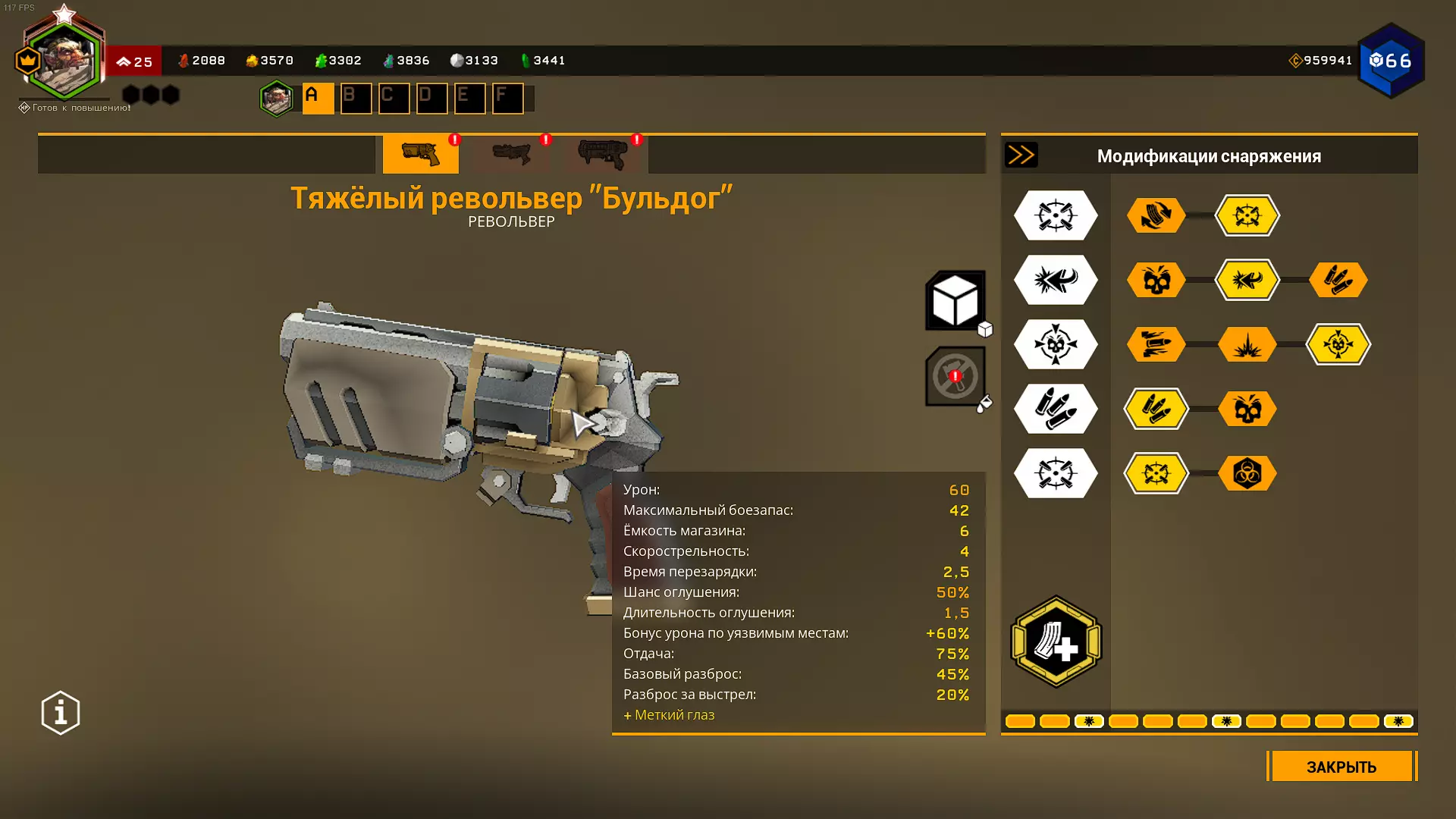Choose loadout slot F
The width and height of the screenshot is (1456, 819).
(x=507, y=98)
